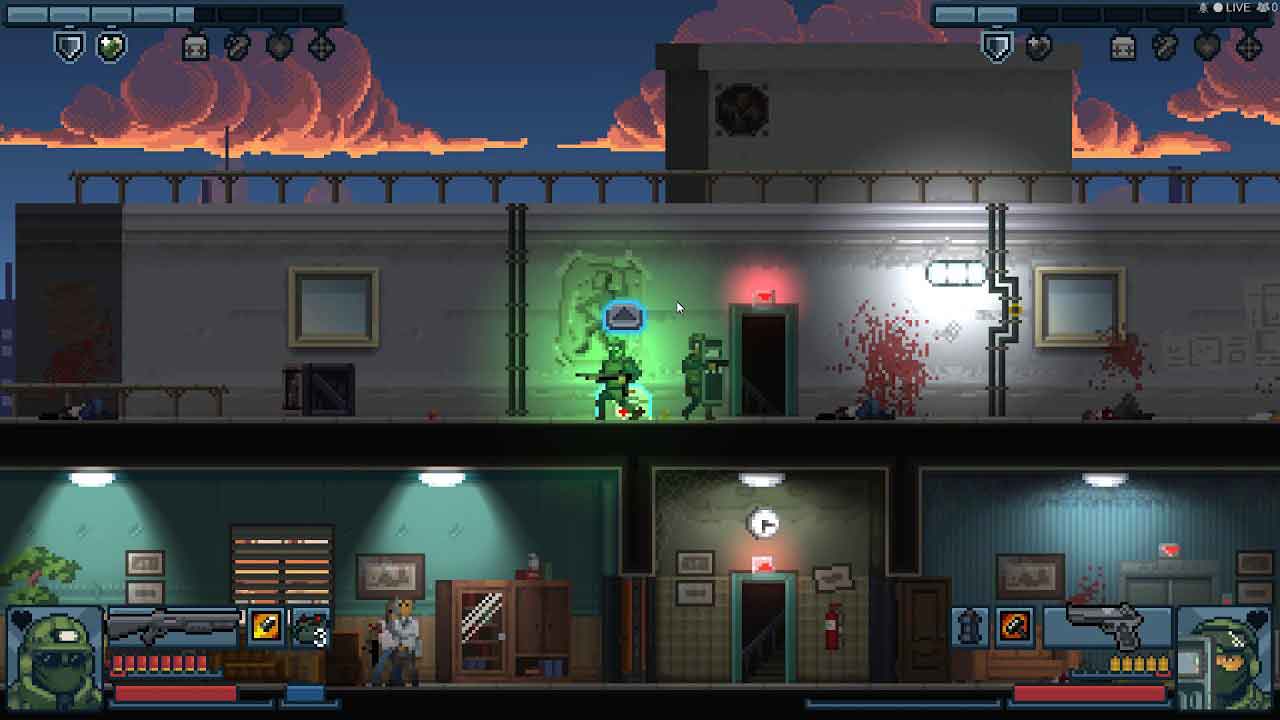Select the pistol weapon slot
The height and width of the screenshot is (720, 1280).
[x=1106, y=626]
